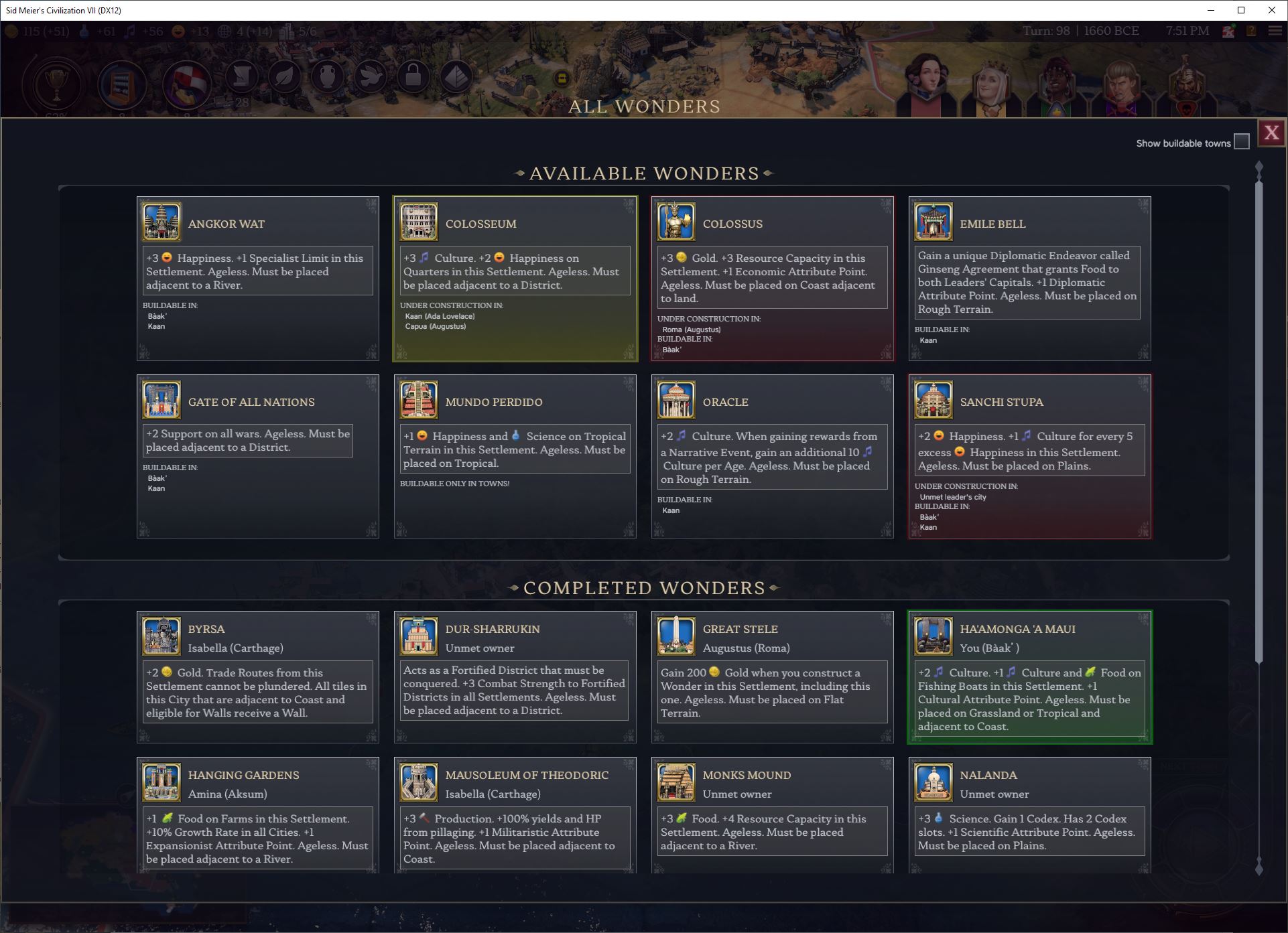This screenshot has width=1288, height=933.
Task: Open the pyramid wonders icon
Action: pyautogui.click(x=456, y=77)
